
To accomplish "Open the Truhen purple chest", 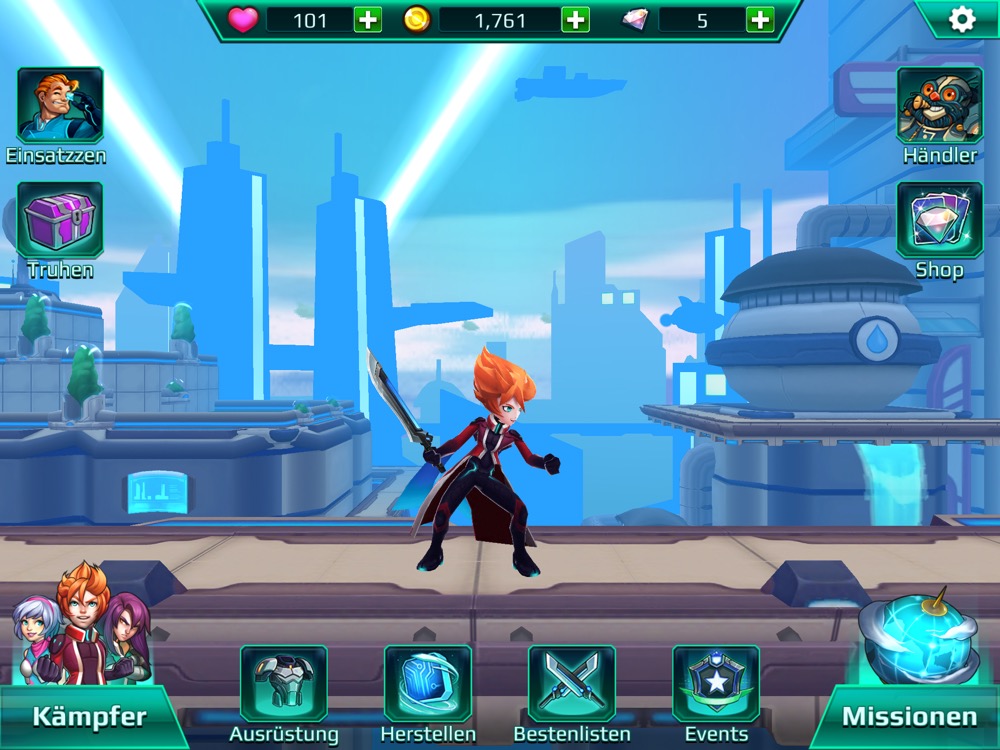I will [59, 220].
